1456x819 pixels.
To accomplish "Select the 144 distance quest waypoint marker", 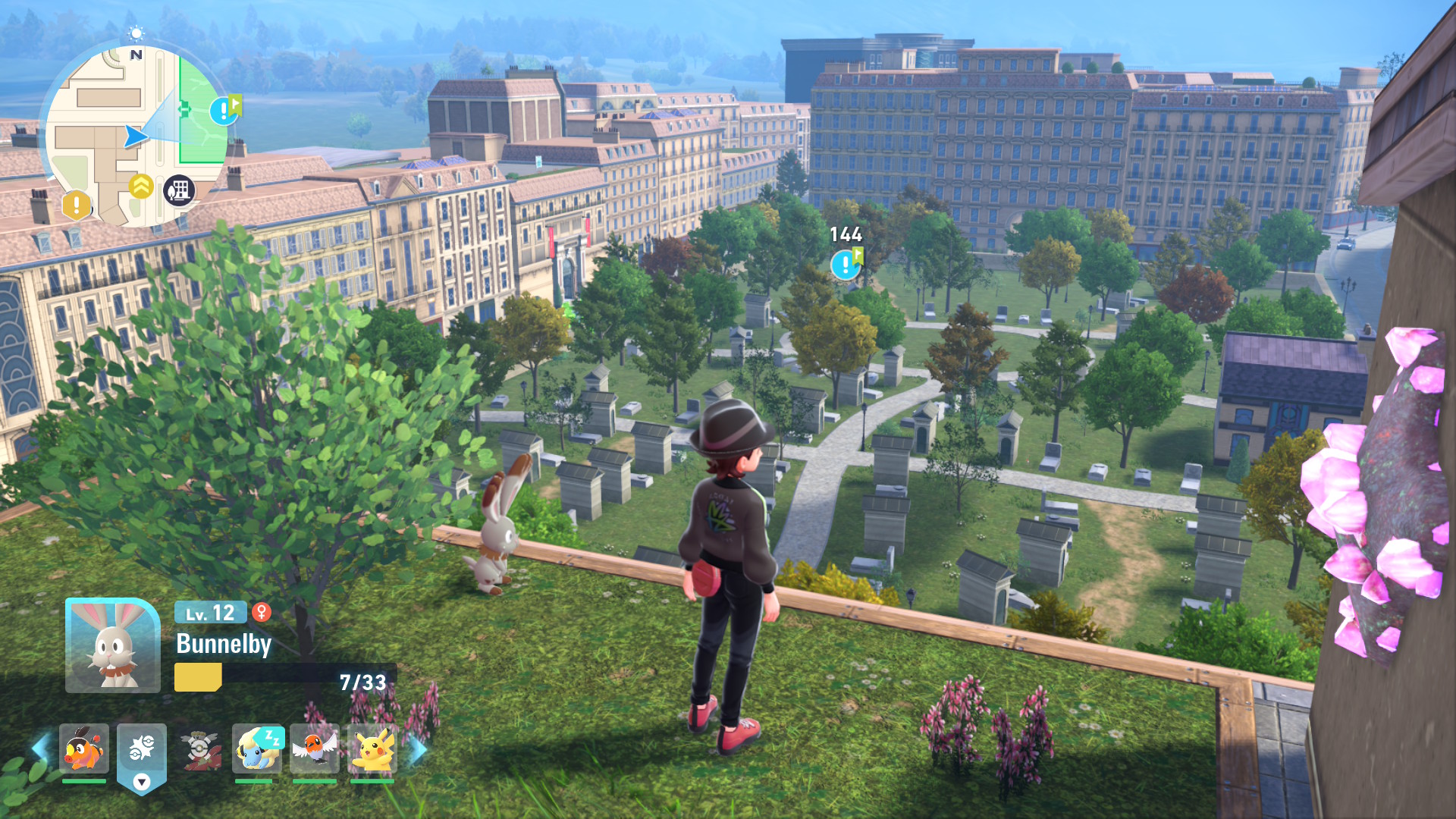I will click(846, 265).
